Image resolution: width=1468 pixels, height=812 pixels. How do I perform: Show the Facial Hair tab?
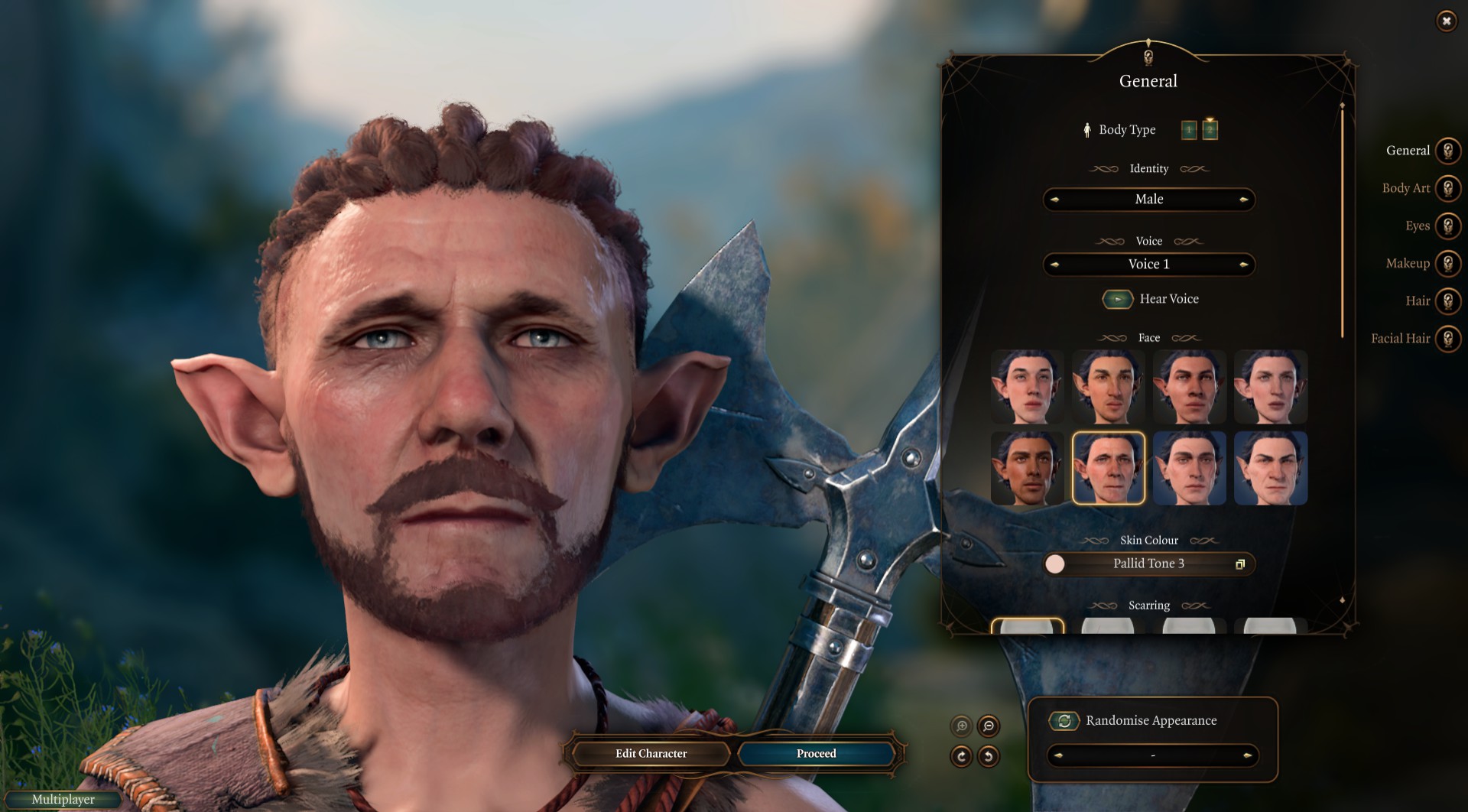(1447, 338)
